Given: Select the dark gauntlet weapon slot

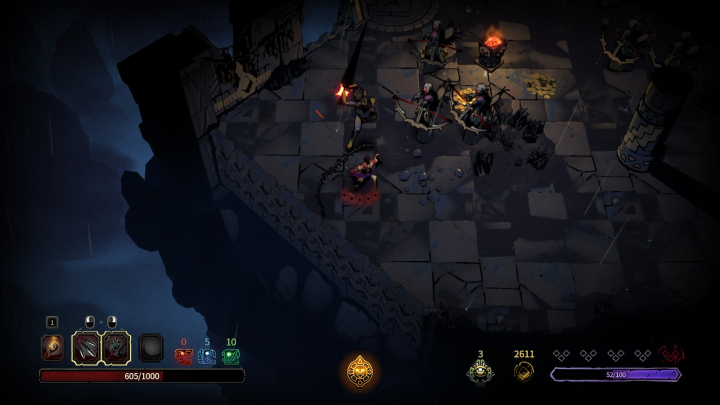Looking at the screenshot, I should tap(116, 347).
